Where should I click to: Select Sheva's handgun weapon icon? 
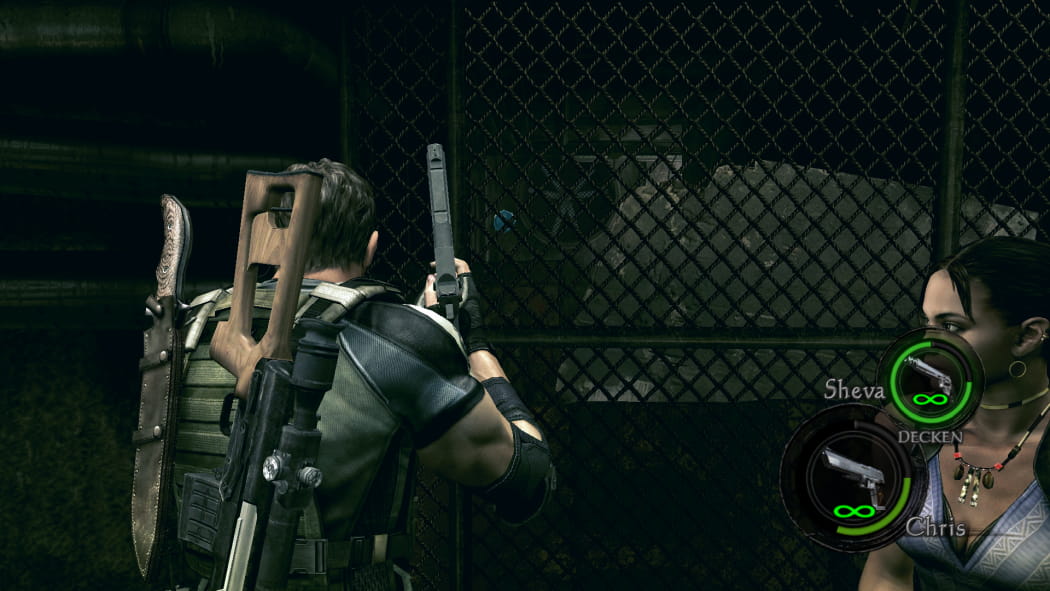pyautogui.click(x=929, y=374)
